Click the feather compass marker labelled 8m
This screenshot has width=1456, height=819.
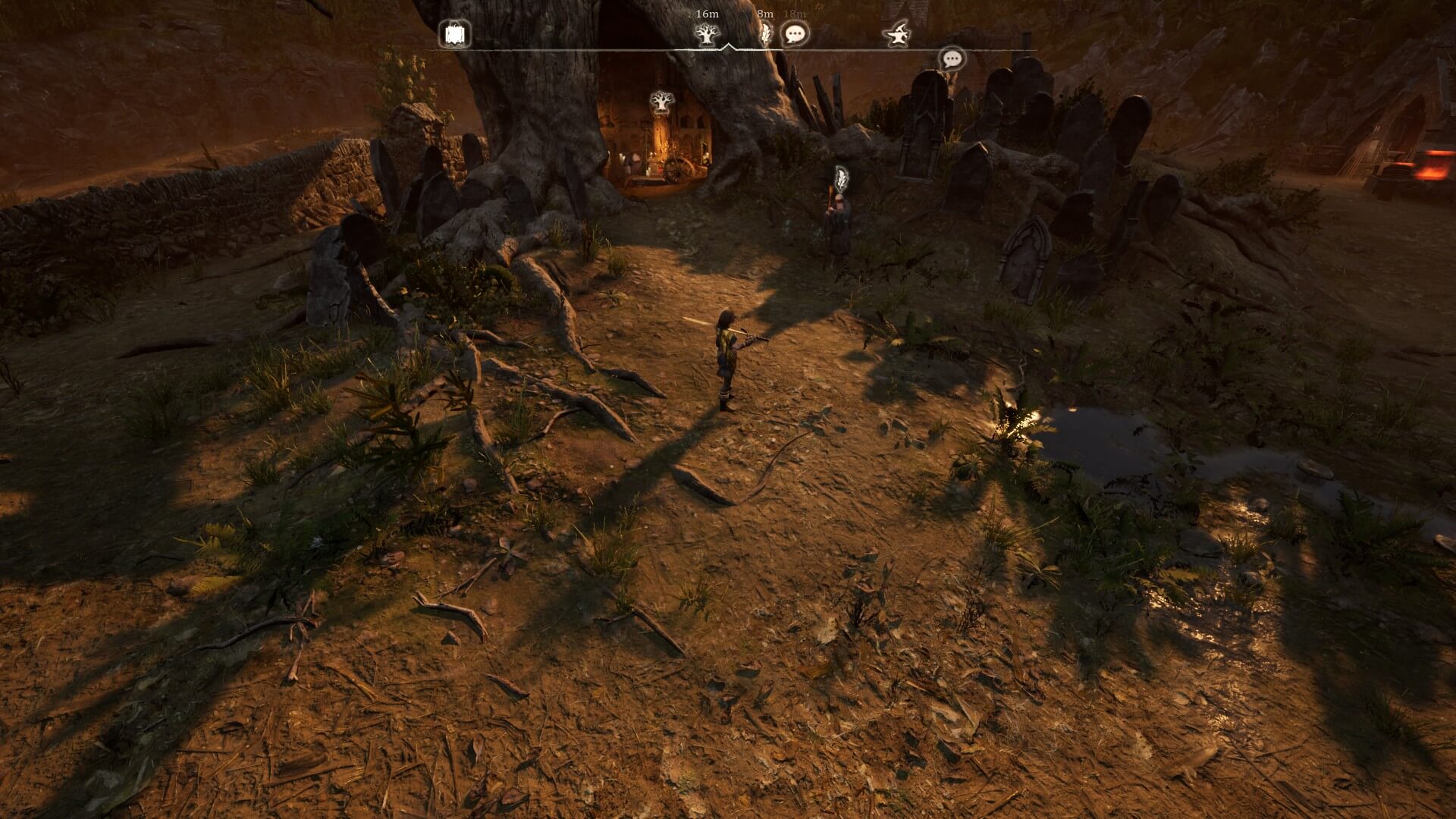[766, 33]
